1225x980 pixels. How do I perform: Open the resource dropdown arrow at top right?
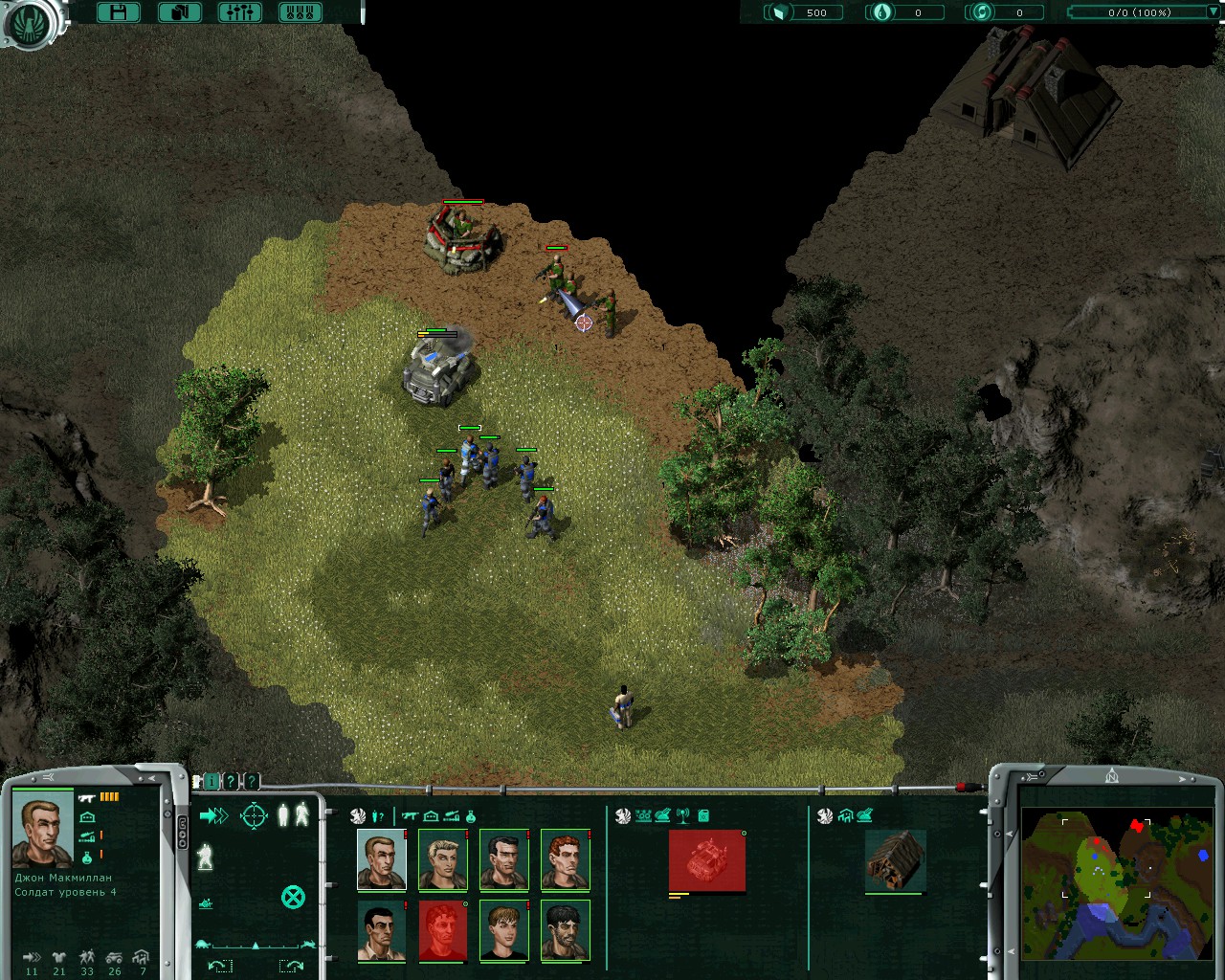[1214, 12]
